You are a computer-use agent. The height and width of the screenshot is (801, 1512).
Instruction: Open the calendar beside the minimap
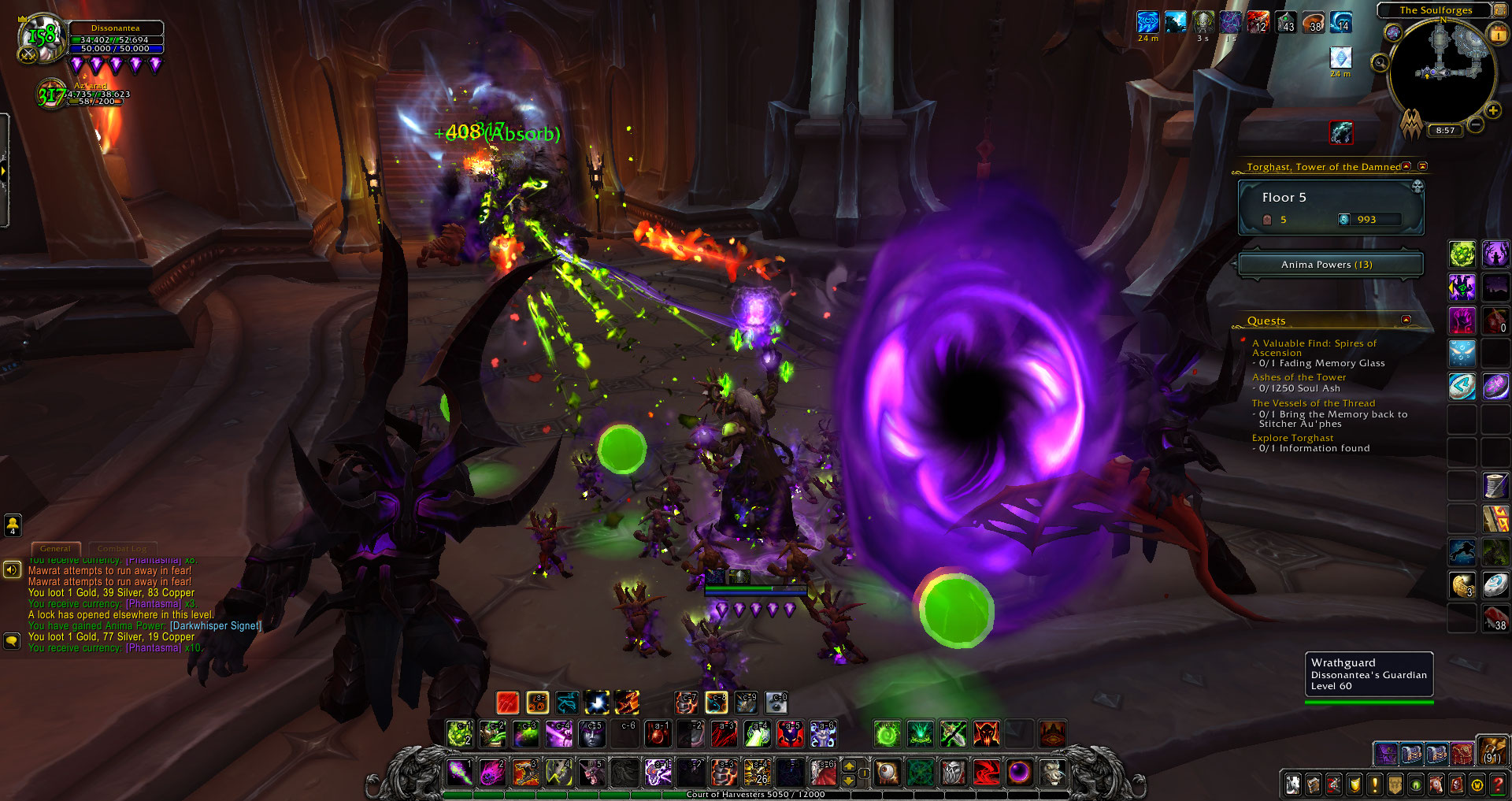click(1498, 35)
